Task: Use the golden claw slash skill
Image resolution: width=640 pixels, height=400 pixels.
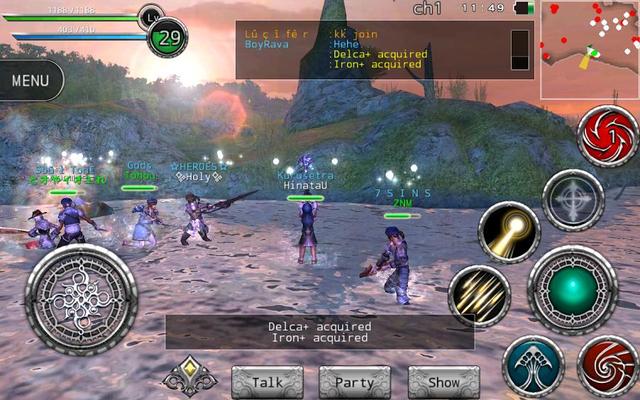Action: [479, 295]
